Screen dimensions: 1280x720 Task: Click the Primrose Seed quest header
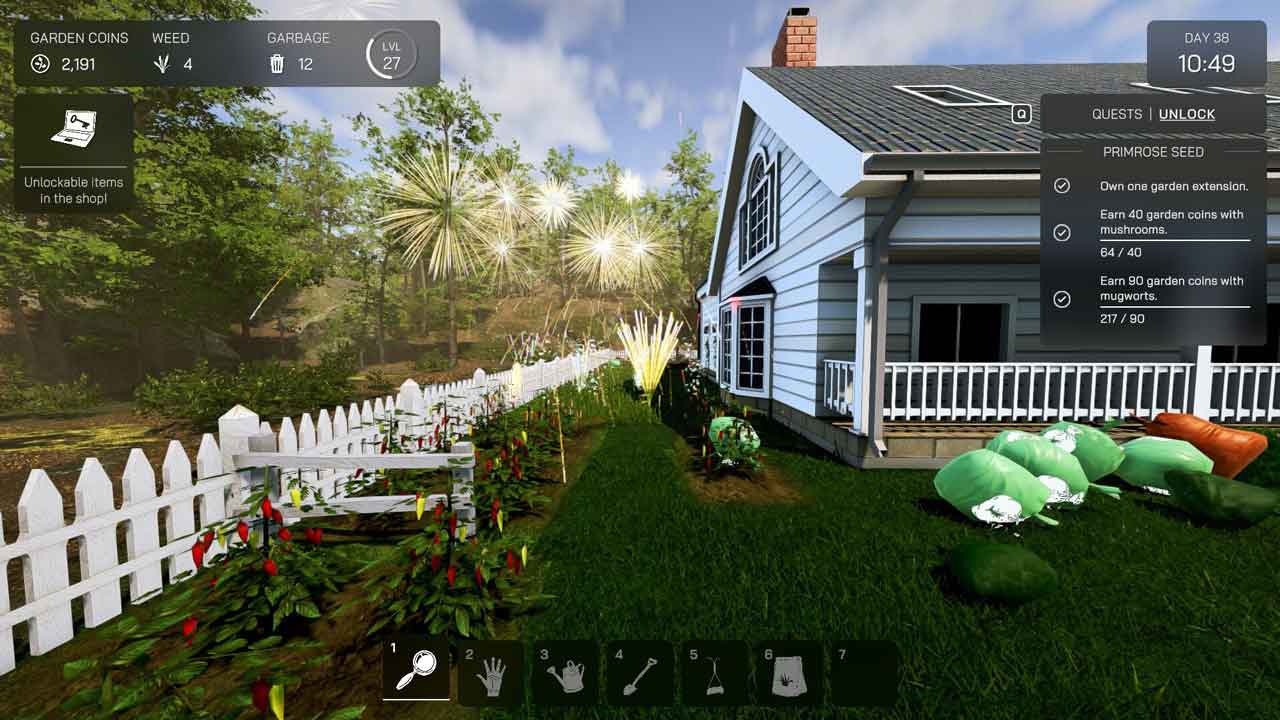point(1153,152)
